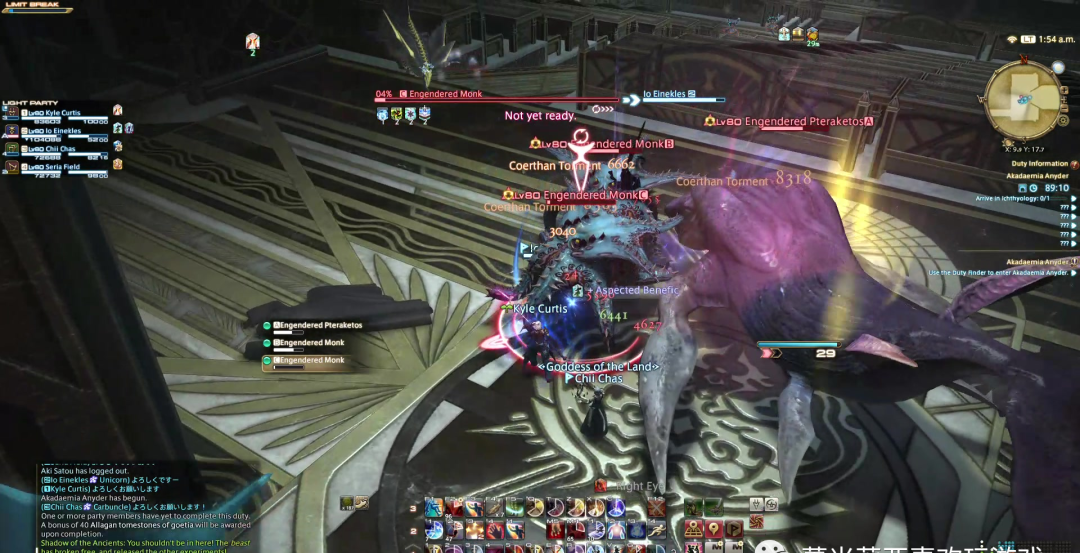Select Engendered Pteraketos in the enemy list
The width and height of the screenshot is (1080, 553).
tap(318, 326)
